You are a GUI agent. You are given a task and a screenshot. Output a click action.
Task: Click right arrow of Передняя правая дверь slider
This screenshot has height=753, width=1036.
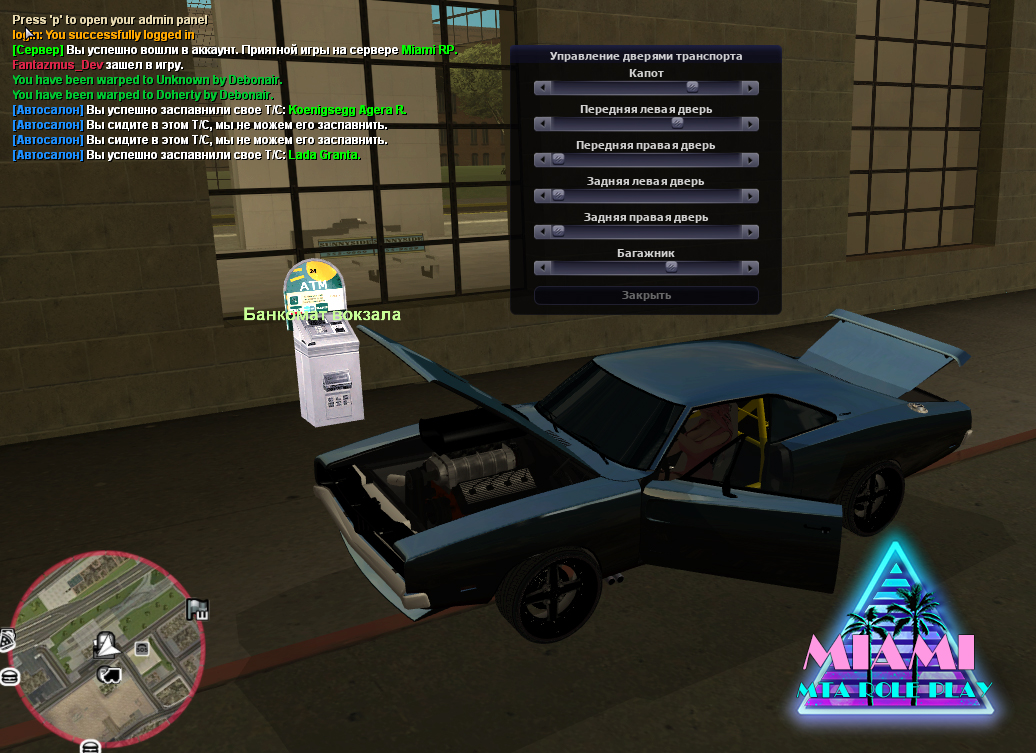(x=750, y=160)
